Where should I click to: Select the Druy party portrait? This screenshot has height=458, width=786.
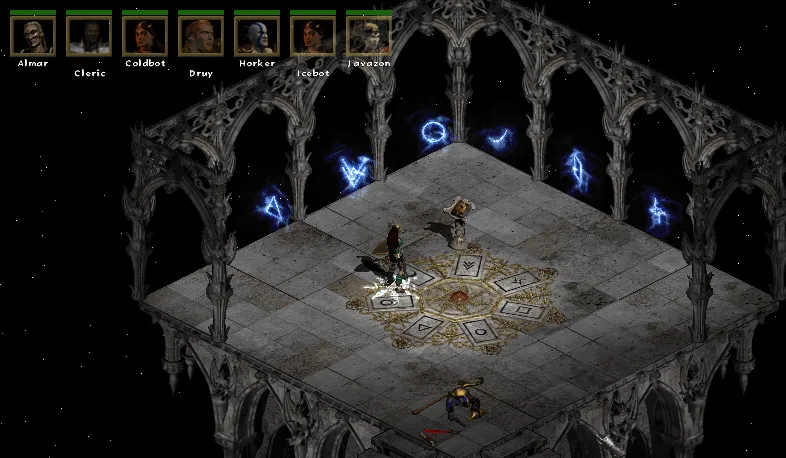[200, 35]
